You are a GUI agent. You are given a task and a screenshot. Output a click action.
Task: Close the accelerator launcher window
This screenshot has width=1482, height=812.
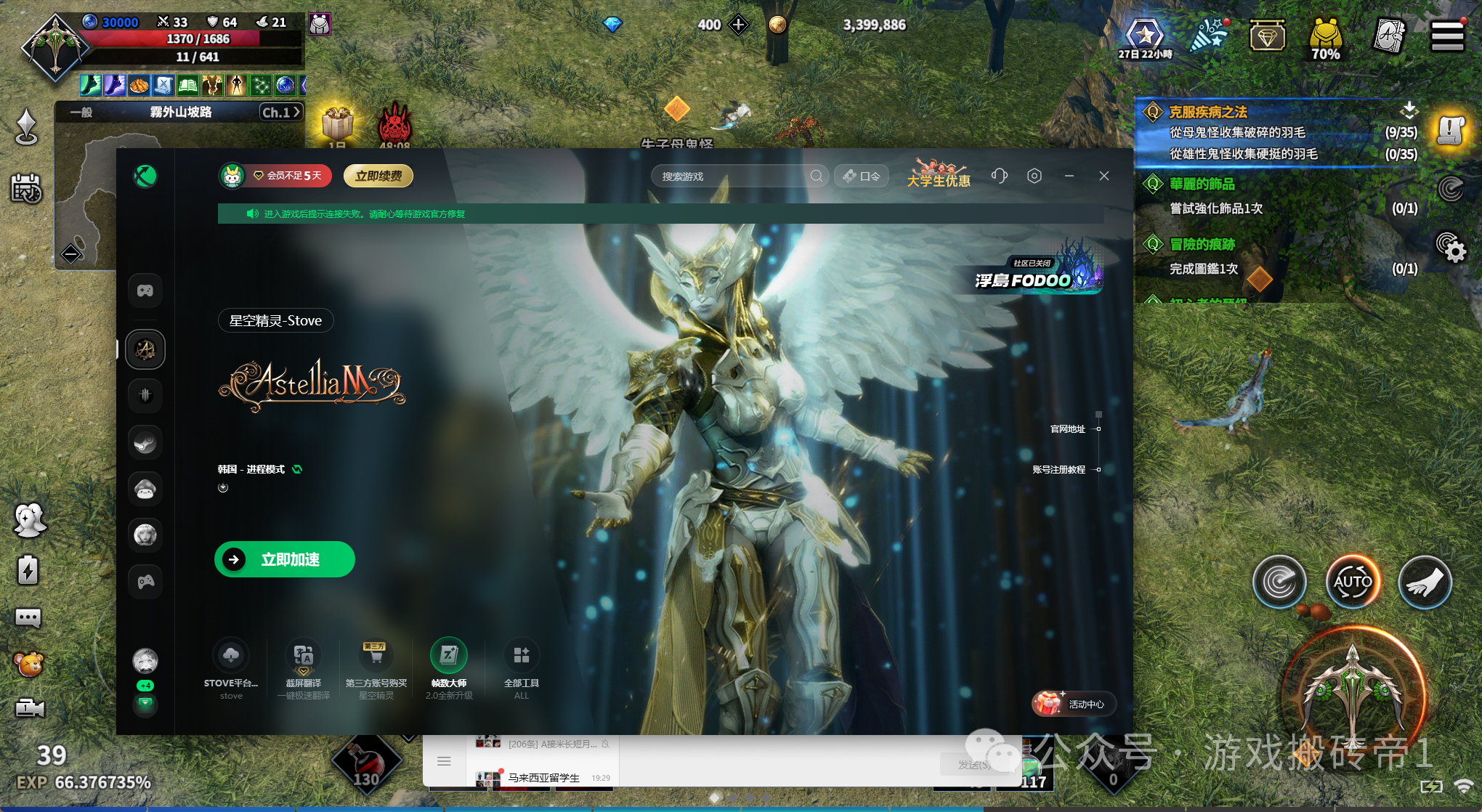pyautogui.click(x=1104, y=176)
